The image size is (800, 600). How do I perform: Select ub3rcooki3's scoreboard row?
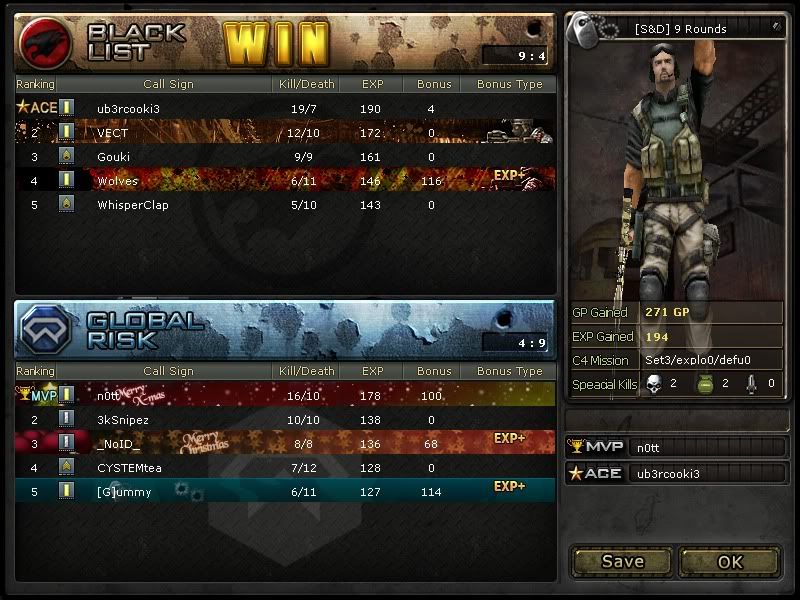[x=285, y=108]
